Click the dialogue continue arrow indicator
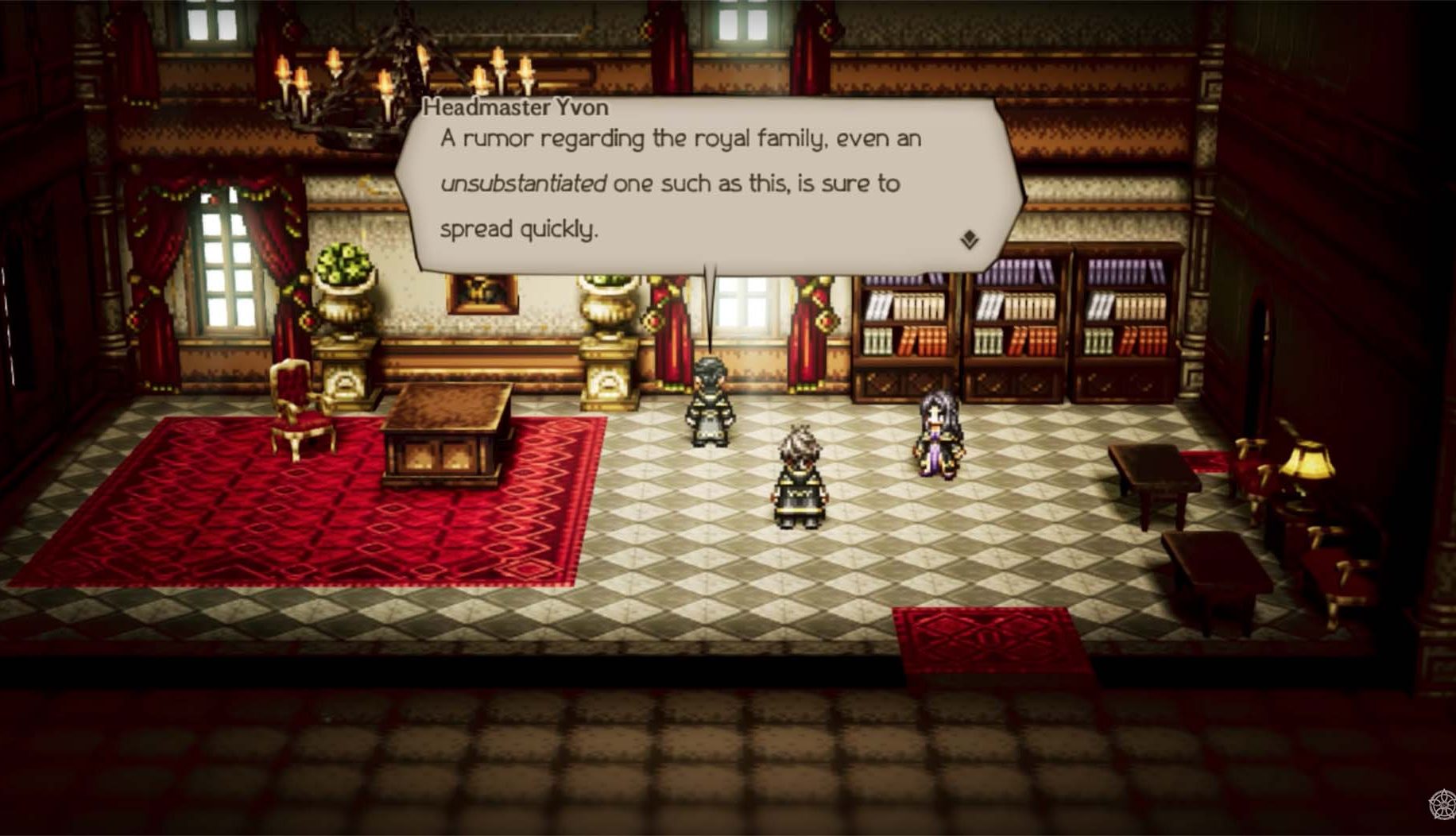 (969, 239)
